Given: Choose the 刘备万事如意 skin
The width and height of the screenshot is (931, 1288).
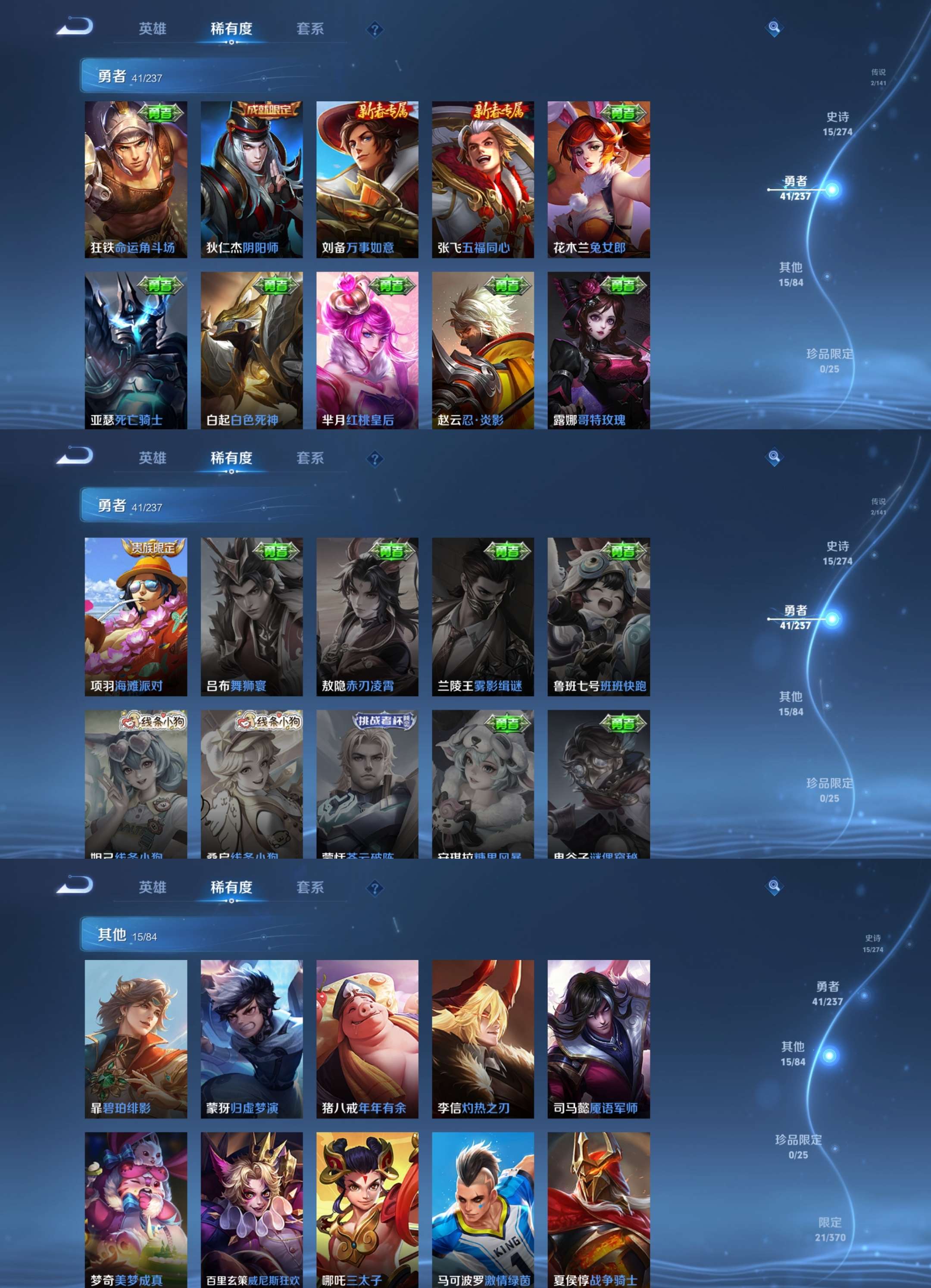Looking at the screenshot, I should pos(367,179).
